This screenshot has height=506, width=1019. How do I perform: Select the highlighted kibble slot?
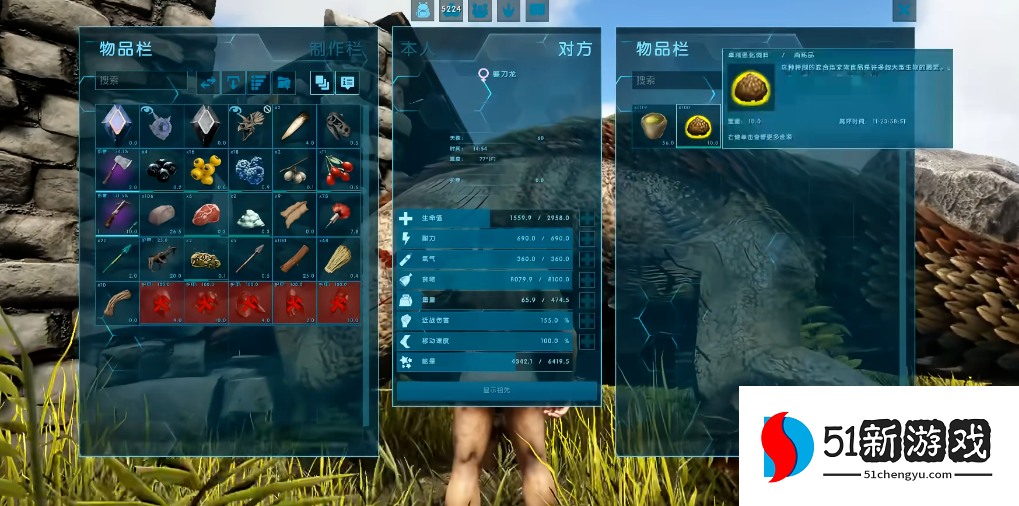(x=698, y=125)
